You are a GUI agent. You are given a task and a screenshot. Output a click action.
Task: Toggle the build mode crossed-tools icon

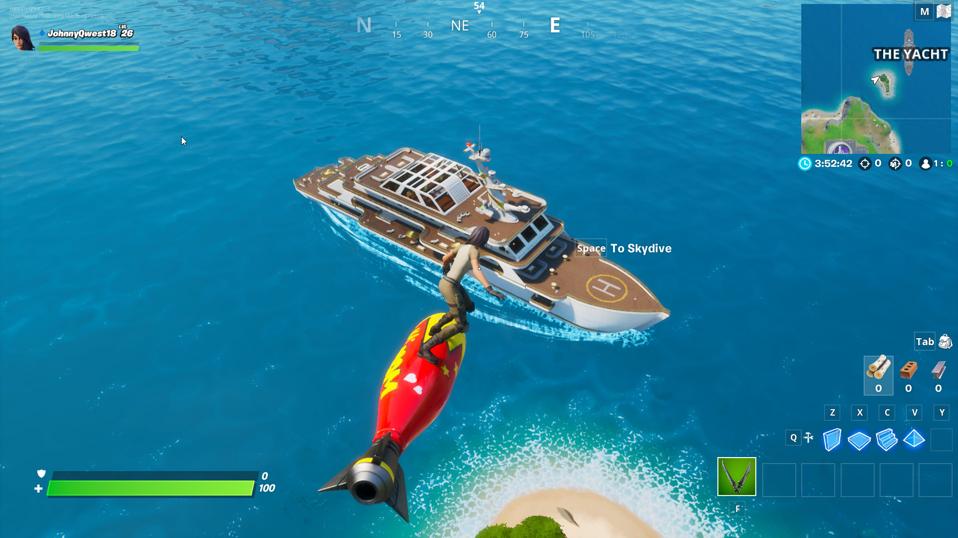[x=808, y=438]
